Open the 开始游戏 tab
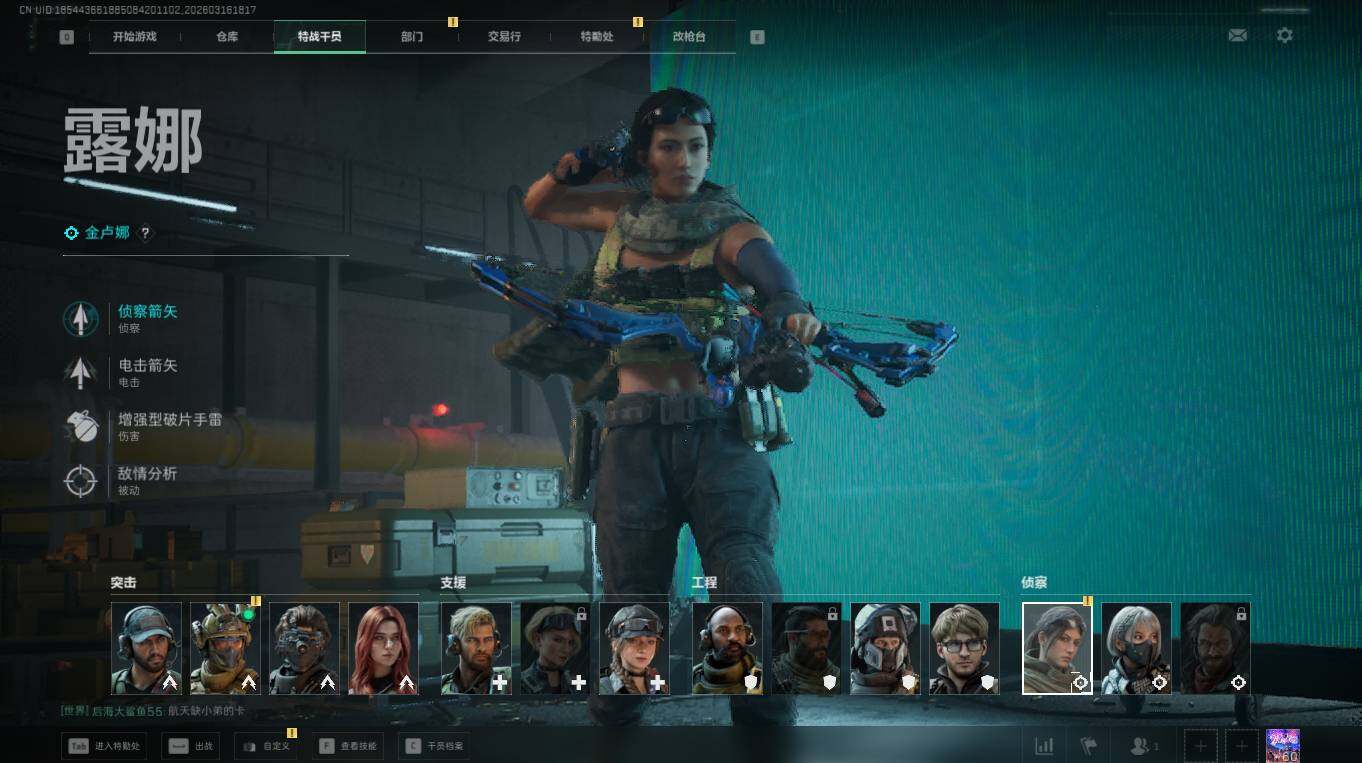The height and width of the screenshot is (763, 1362). click(x=134, y=37)
